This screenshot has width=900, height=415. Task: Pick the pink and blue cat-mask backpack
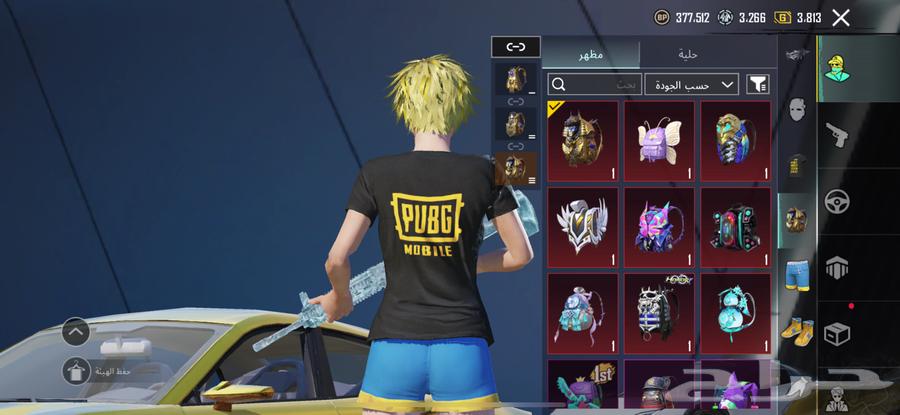click(x=659, y=226)
